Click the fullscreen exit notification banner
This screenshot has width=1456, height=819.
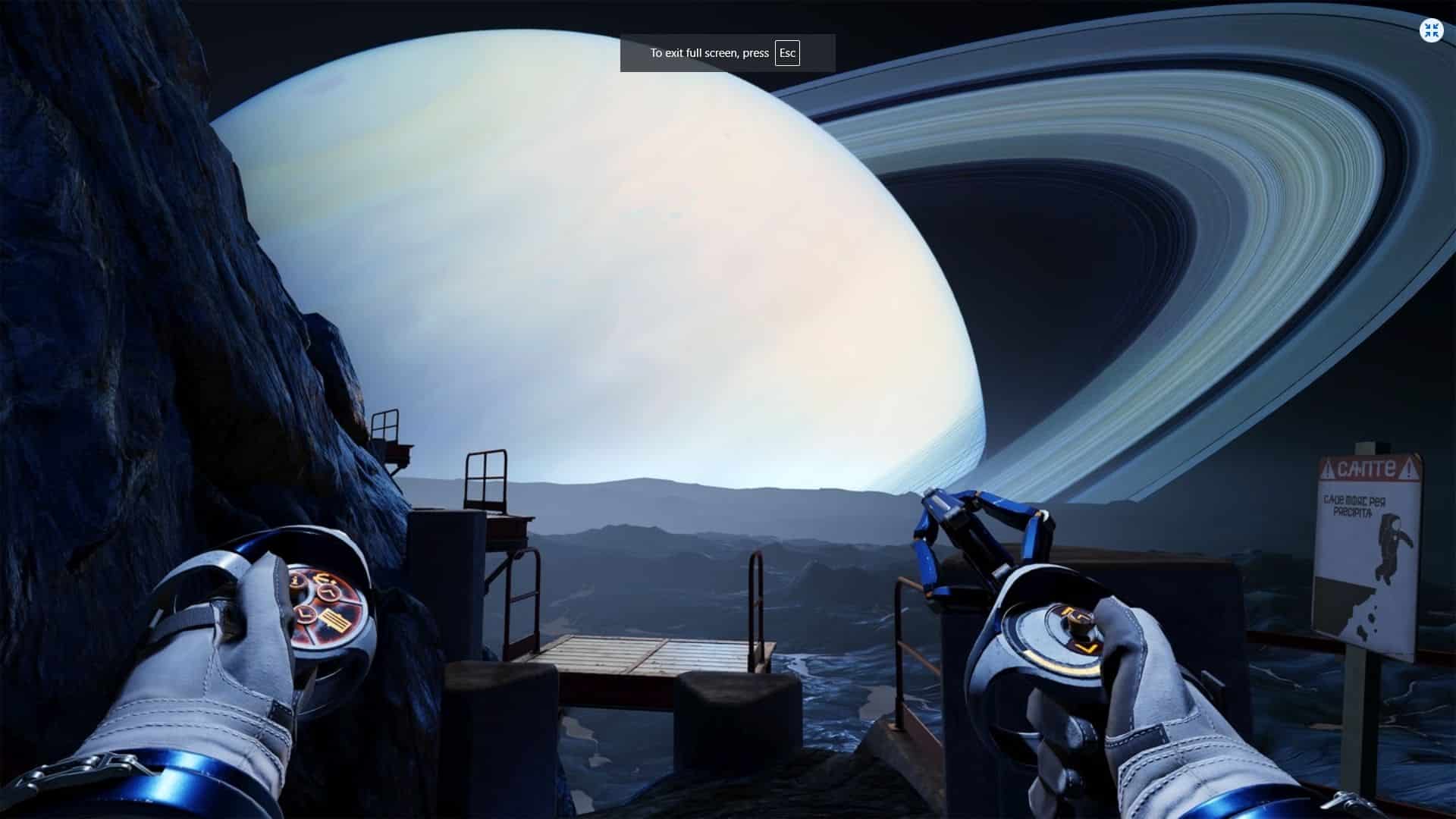728,53
